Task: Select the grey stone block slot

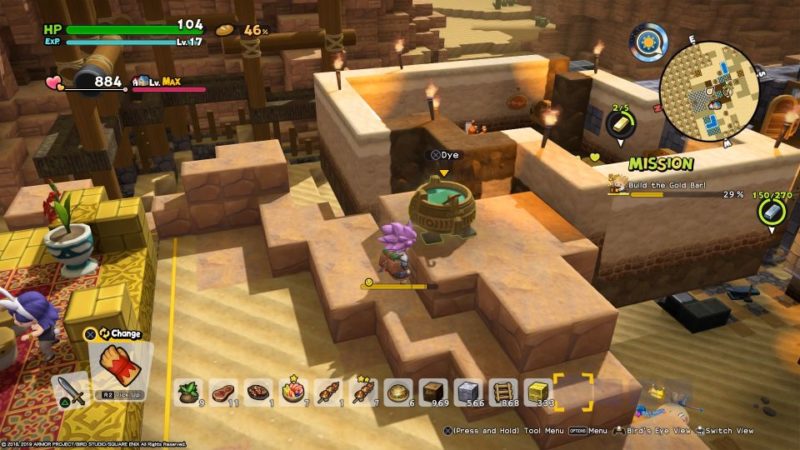Action: [x=469, y=391]
